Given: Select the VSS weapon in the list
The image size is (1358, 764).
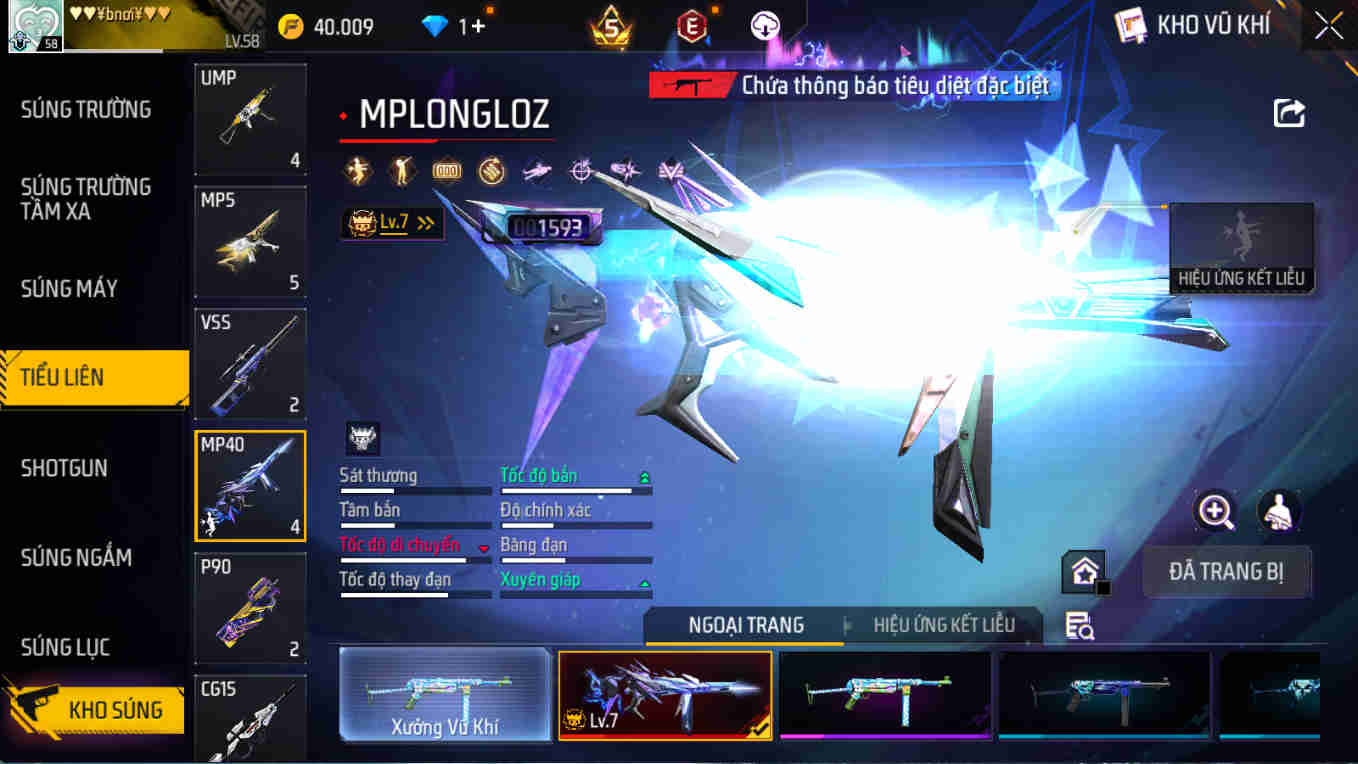Looking at the screenshot, I should (x=250, y=363).
